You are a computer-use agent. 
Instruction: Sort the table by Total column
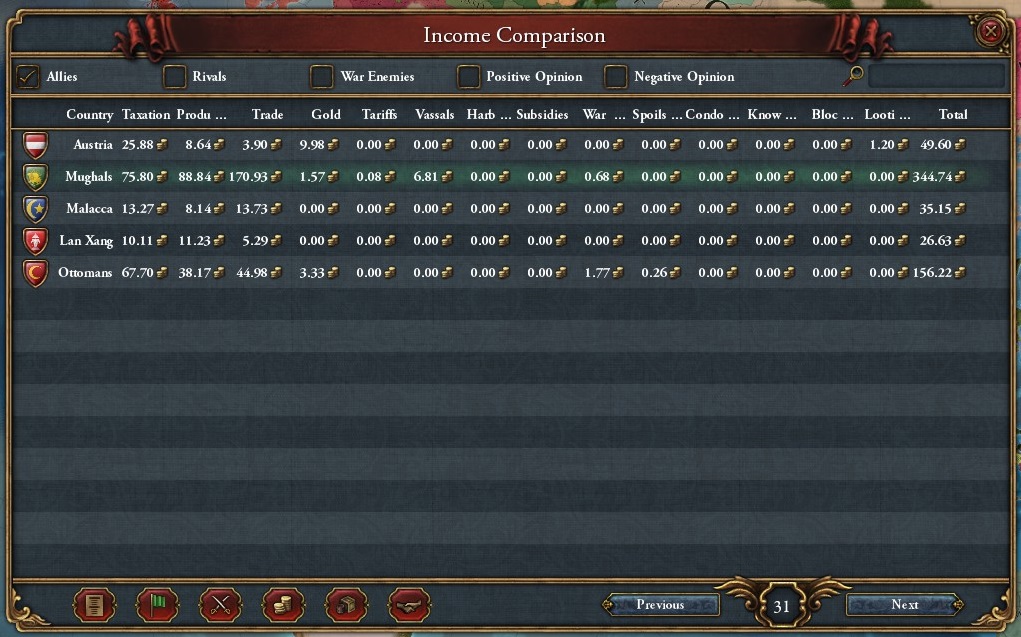point(953,115)
